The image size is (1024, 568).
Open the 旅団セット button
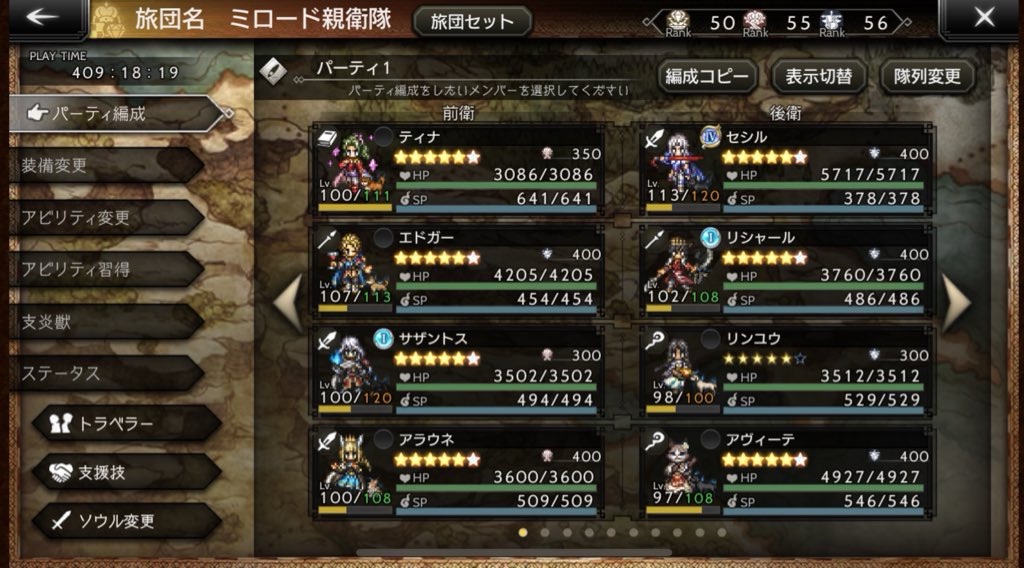click(471, 21)
